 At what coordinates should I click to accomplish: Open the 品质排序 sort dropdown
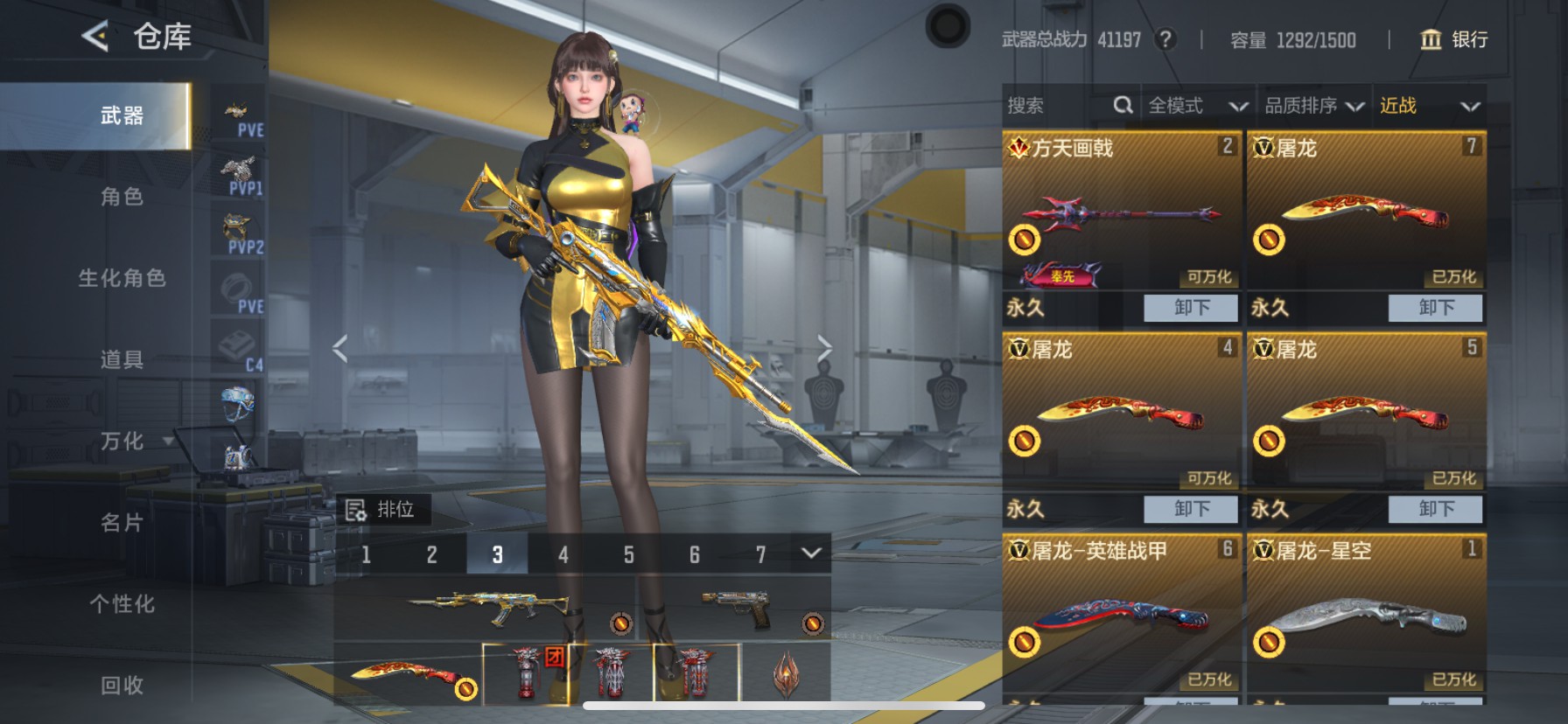[x=1313, y=106]
